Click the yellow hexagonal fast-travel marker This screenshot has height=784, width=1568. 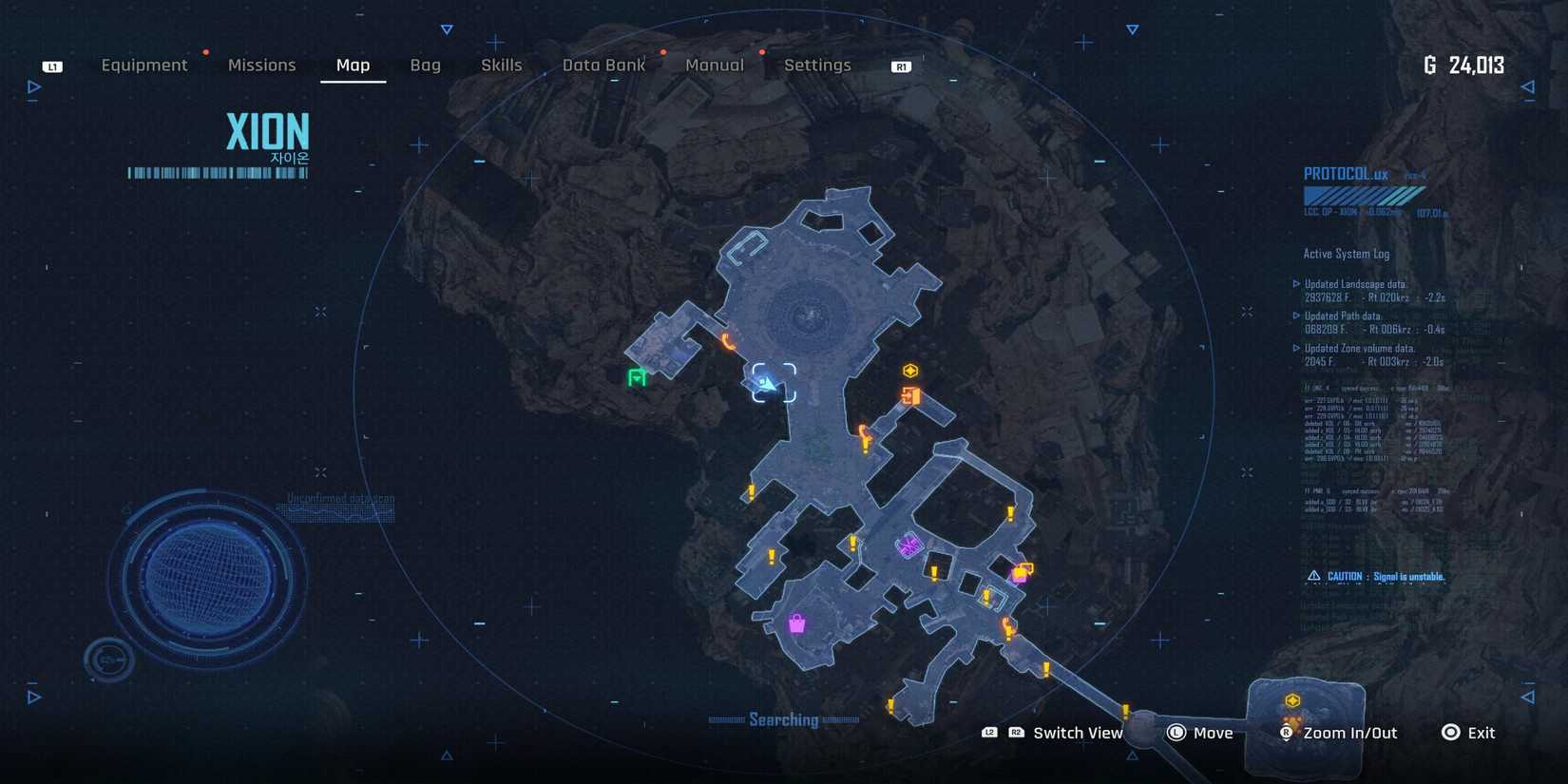tap(910, 370)
